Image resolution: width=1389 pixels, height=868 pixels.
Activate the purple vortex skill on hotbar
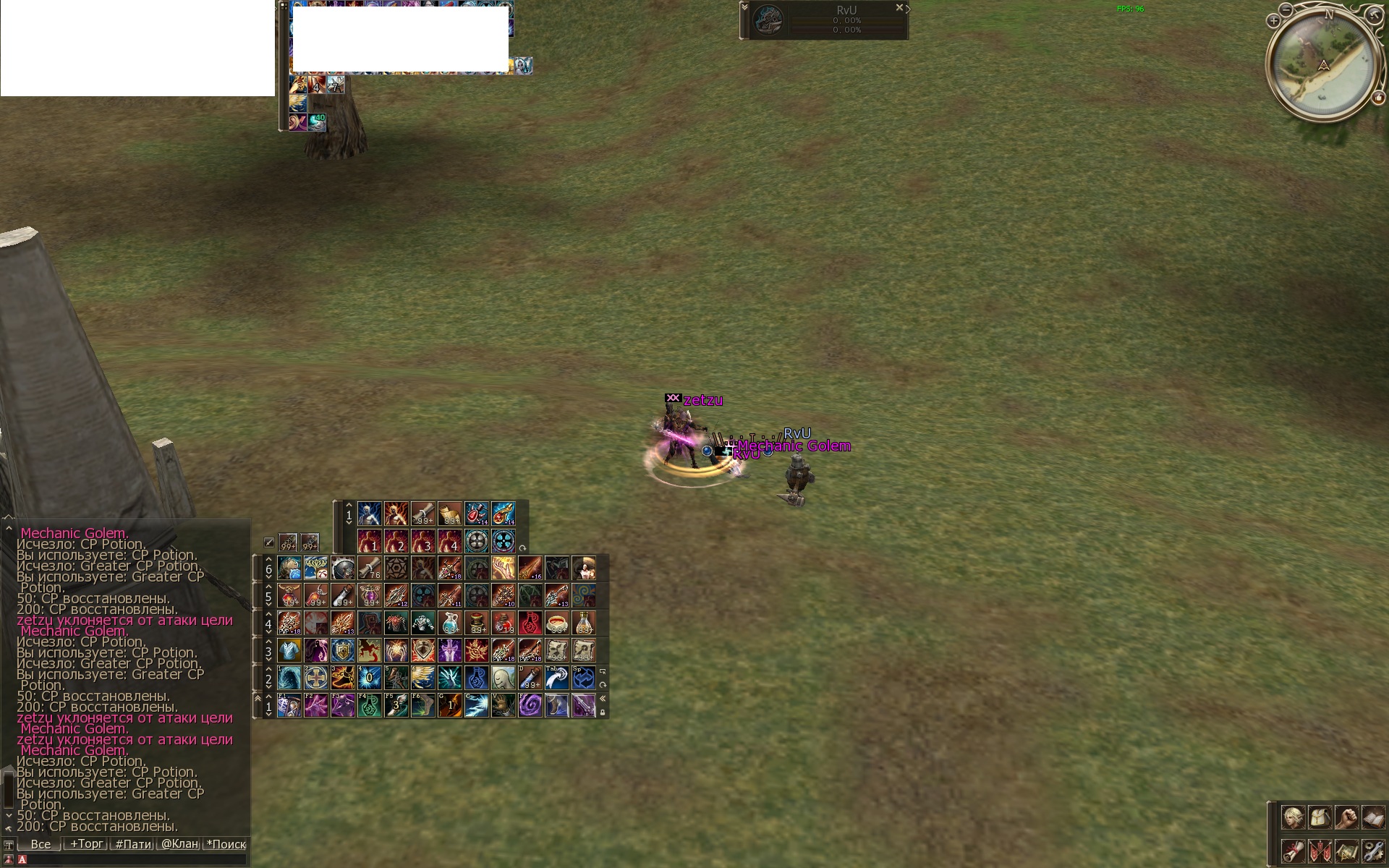click(530, 705)
